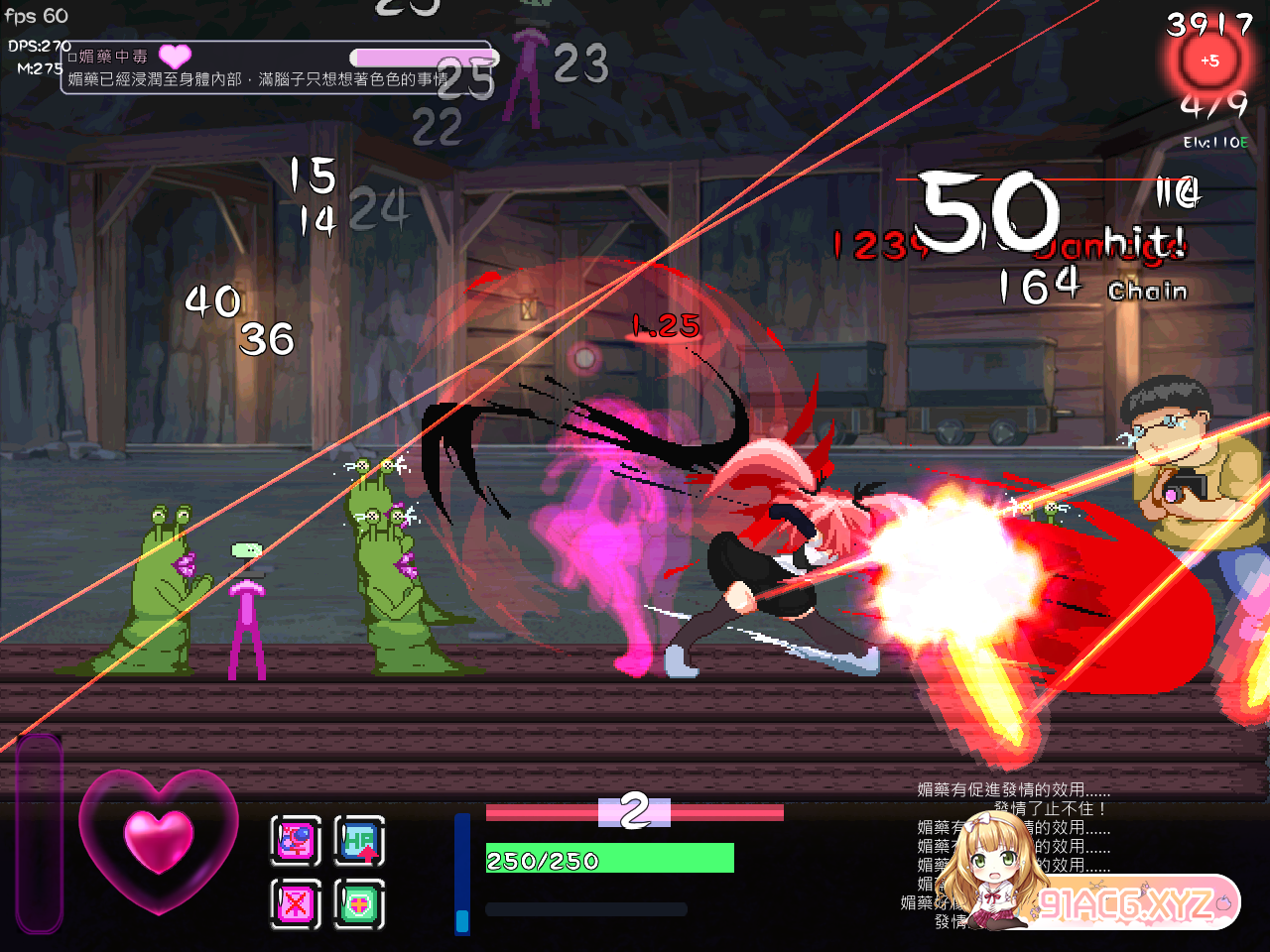Click the 91ACG.XYZ watermark banner
The height and width of the screenshot is (952, 1270).
click(1131, 902)
